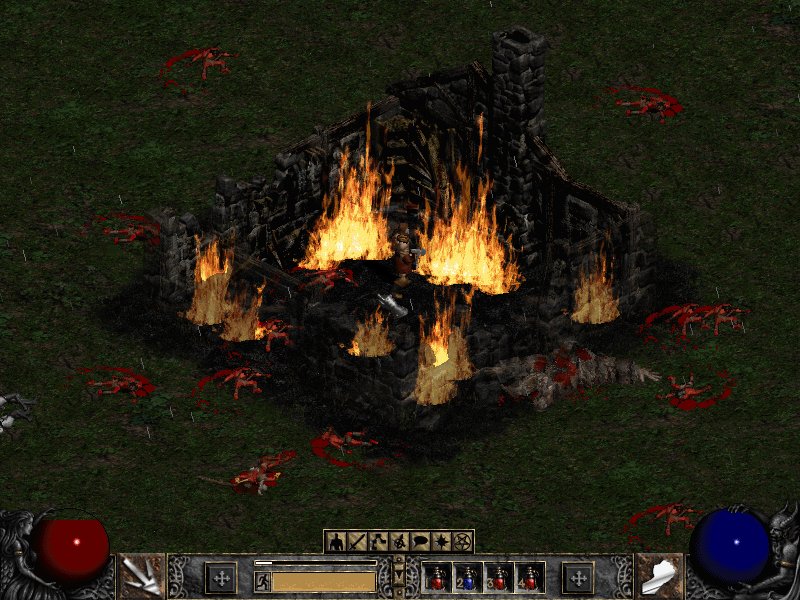
Task: Open the game menu pentagram icon
Action: tap(461, 542)
